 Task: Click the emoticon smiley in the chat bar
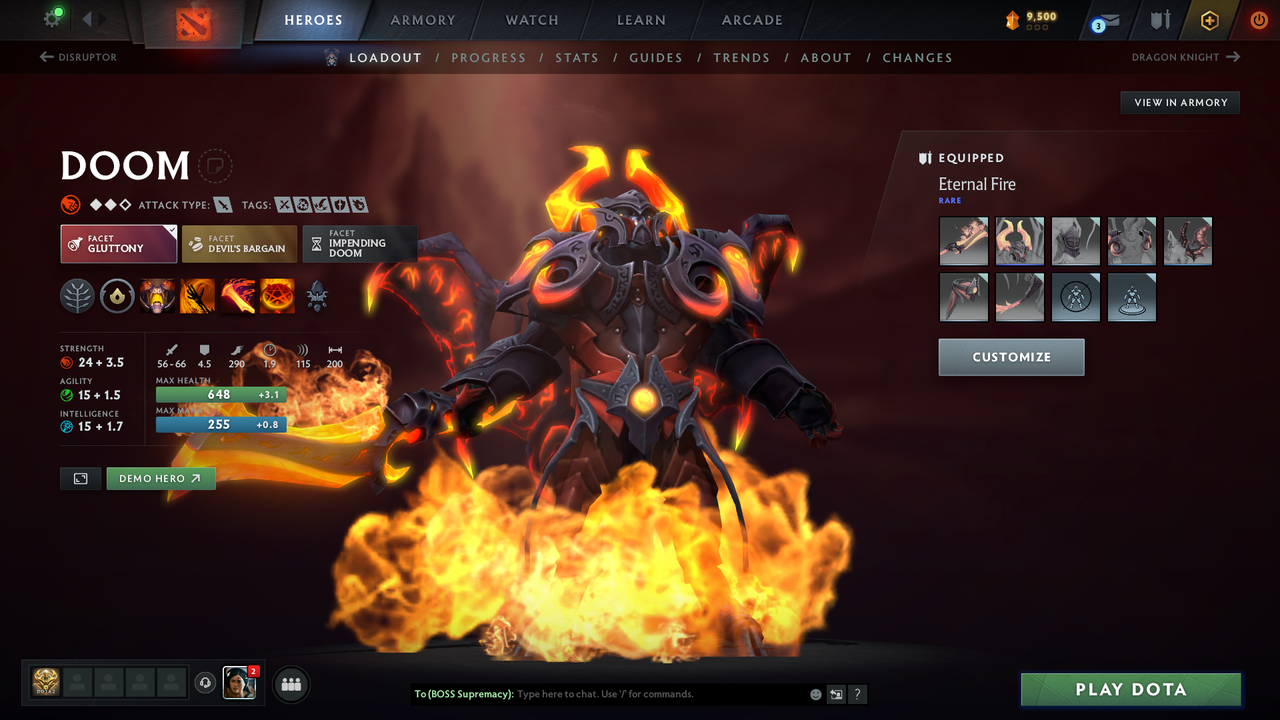click(815, 694)
